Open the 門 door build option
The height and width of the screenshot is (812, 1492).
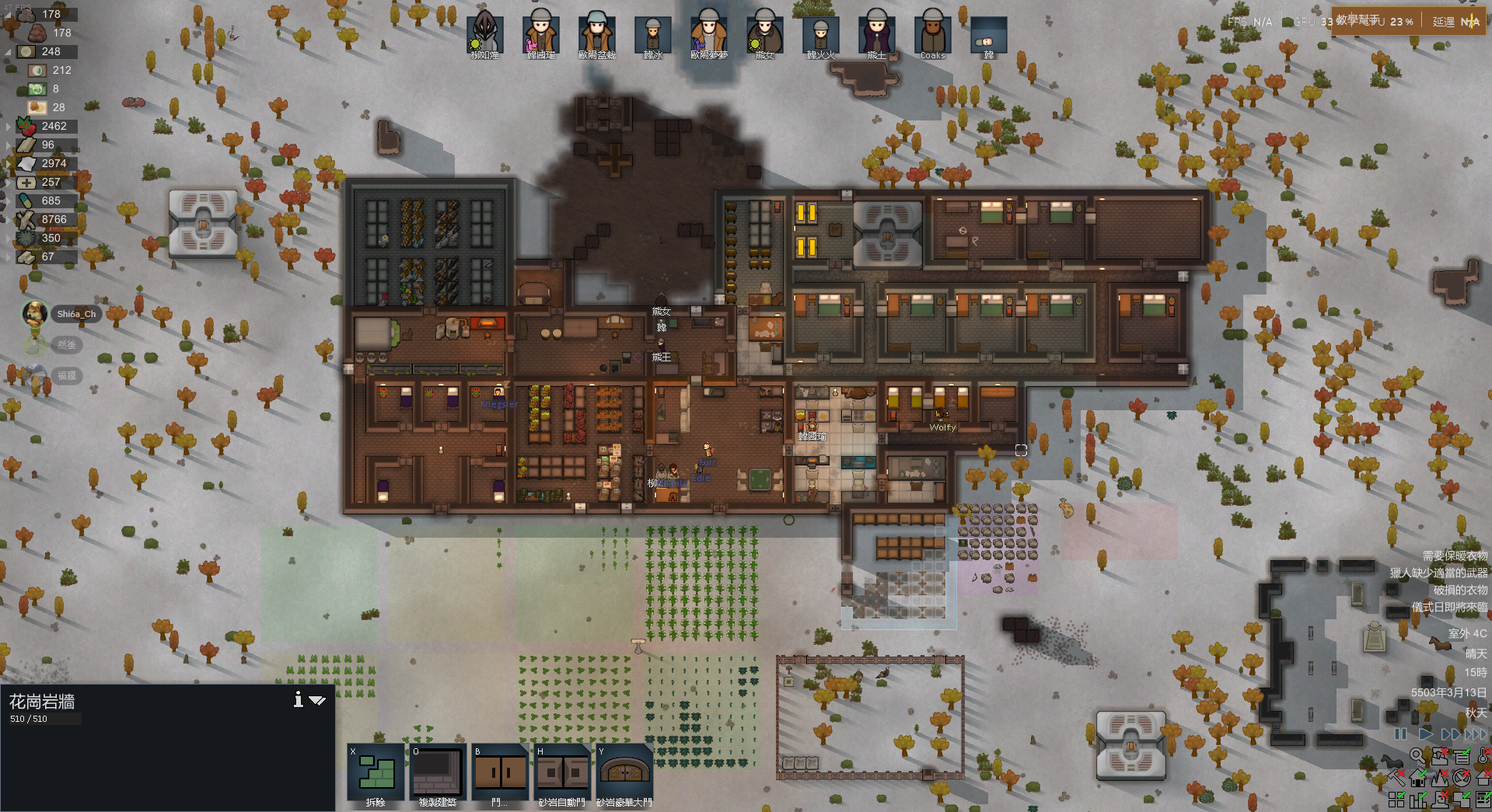click(x=501, y=772)
